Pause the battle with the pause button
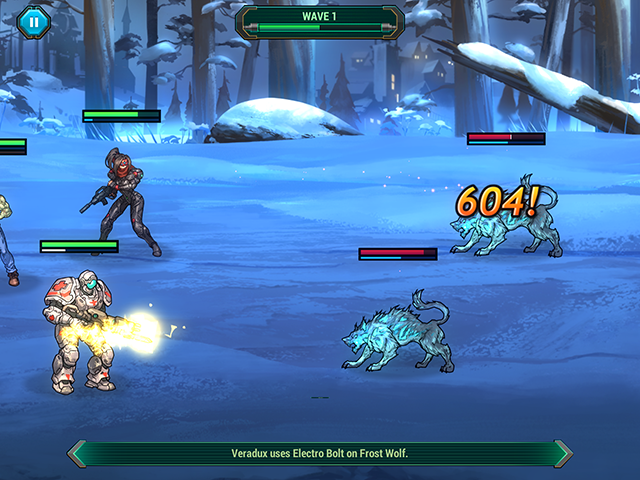The image size is (640, 480). pyautogui.click(x=33, y=21)
